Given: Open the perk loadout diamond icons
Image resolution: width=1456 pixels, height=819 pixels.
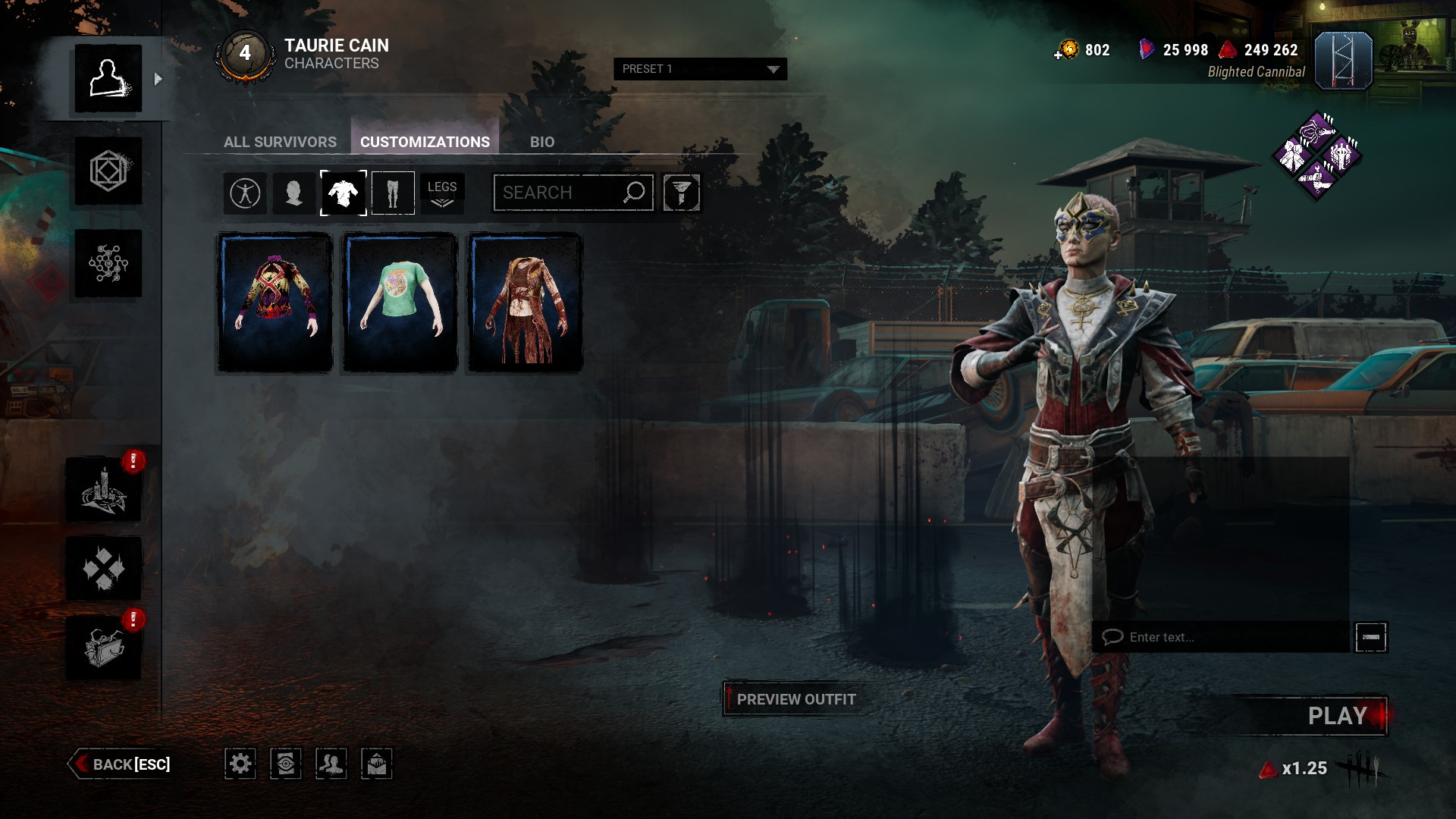Looking at the screenshot, I should pyautogui.click(x=1317, y=156).
